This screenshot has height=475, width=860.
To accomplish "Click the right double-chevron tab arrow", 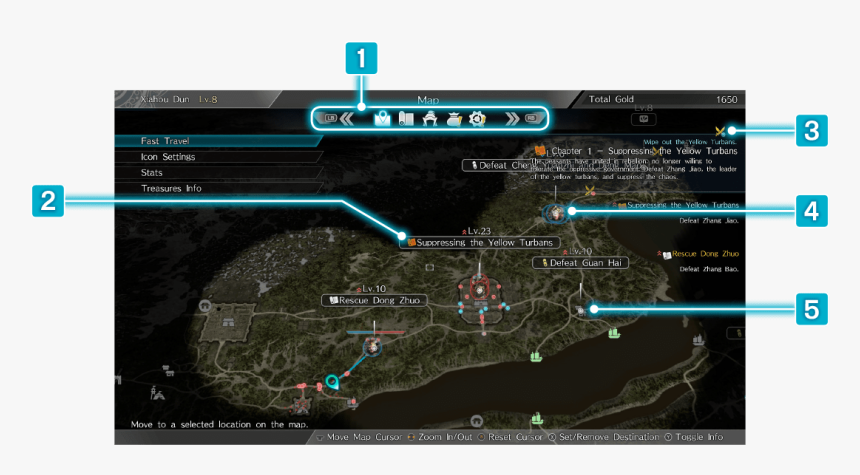I will tap(511, 119).
